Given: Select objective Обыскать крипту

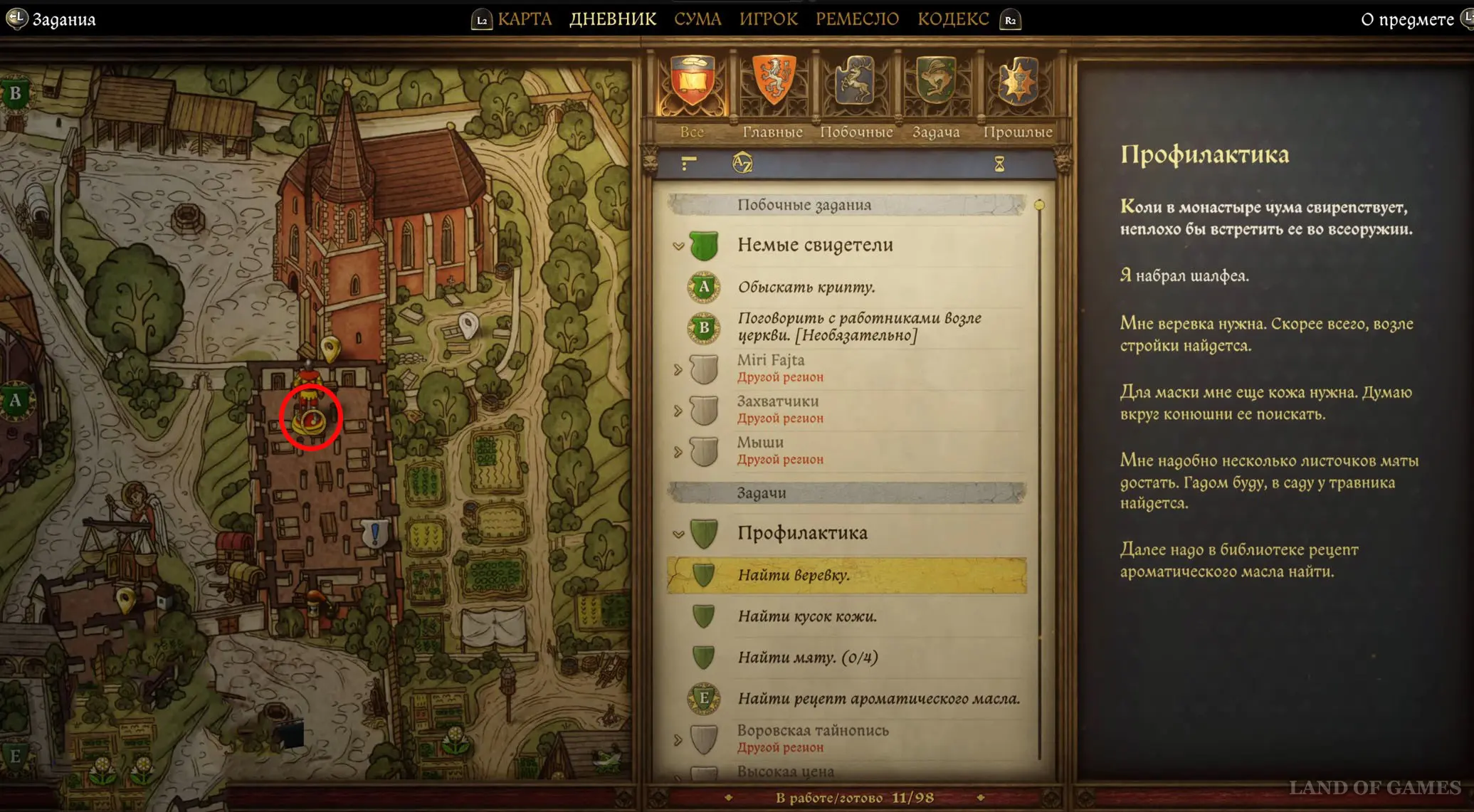Looking at the screenshot, I should pyautogui.click(x=806, y=288).
